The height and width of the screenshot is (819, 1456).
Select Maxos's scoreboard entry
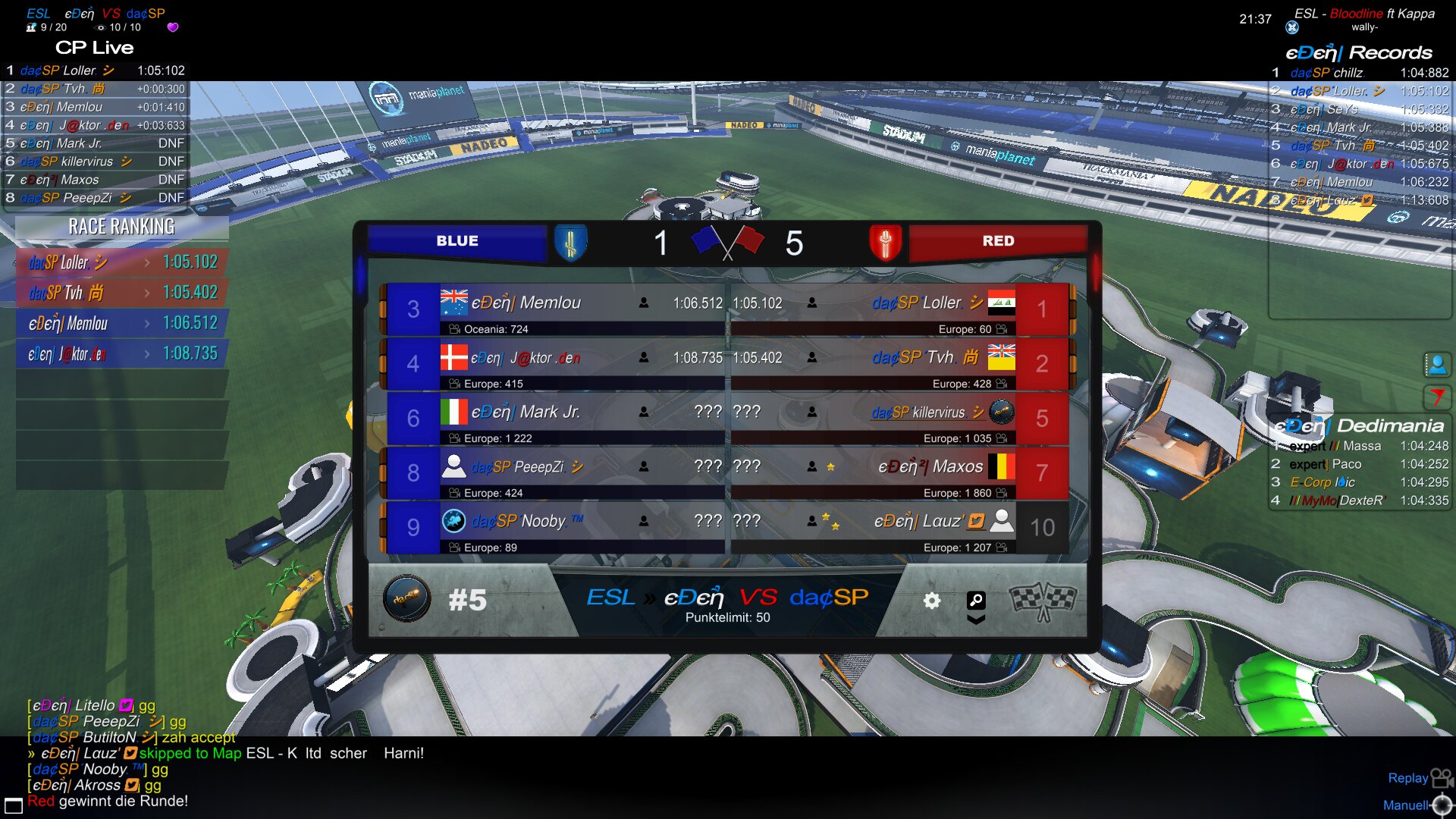(902, 473)
